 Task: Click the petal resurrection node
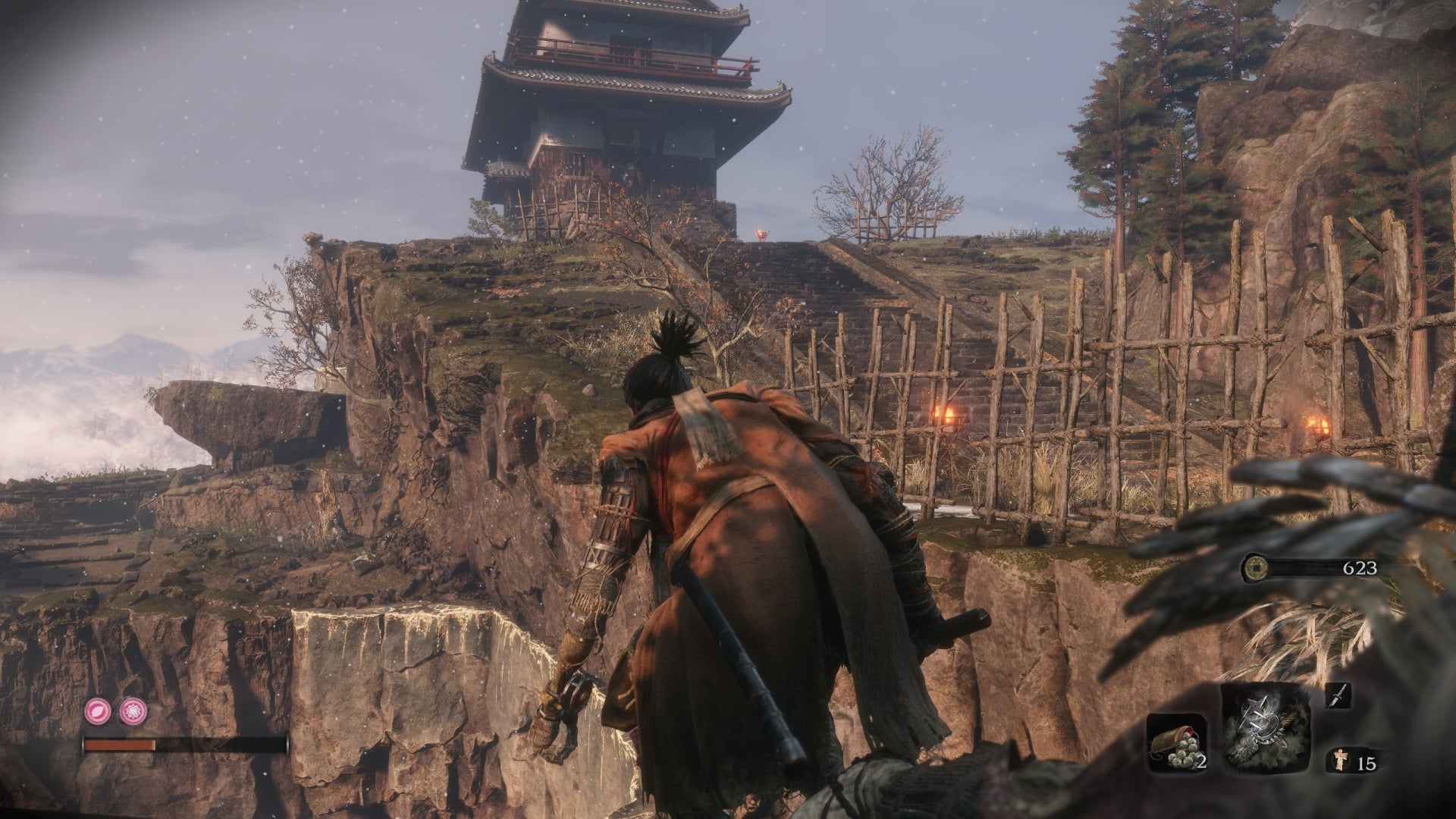point(99,711)
